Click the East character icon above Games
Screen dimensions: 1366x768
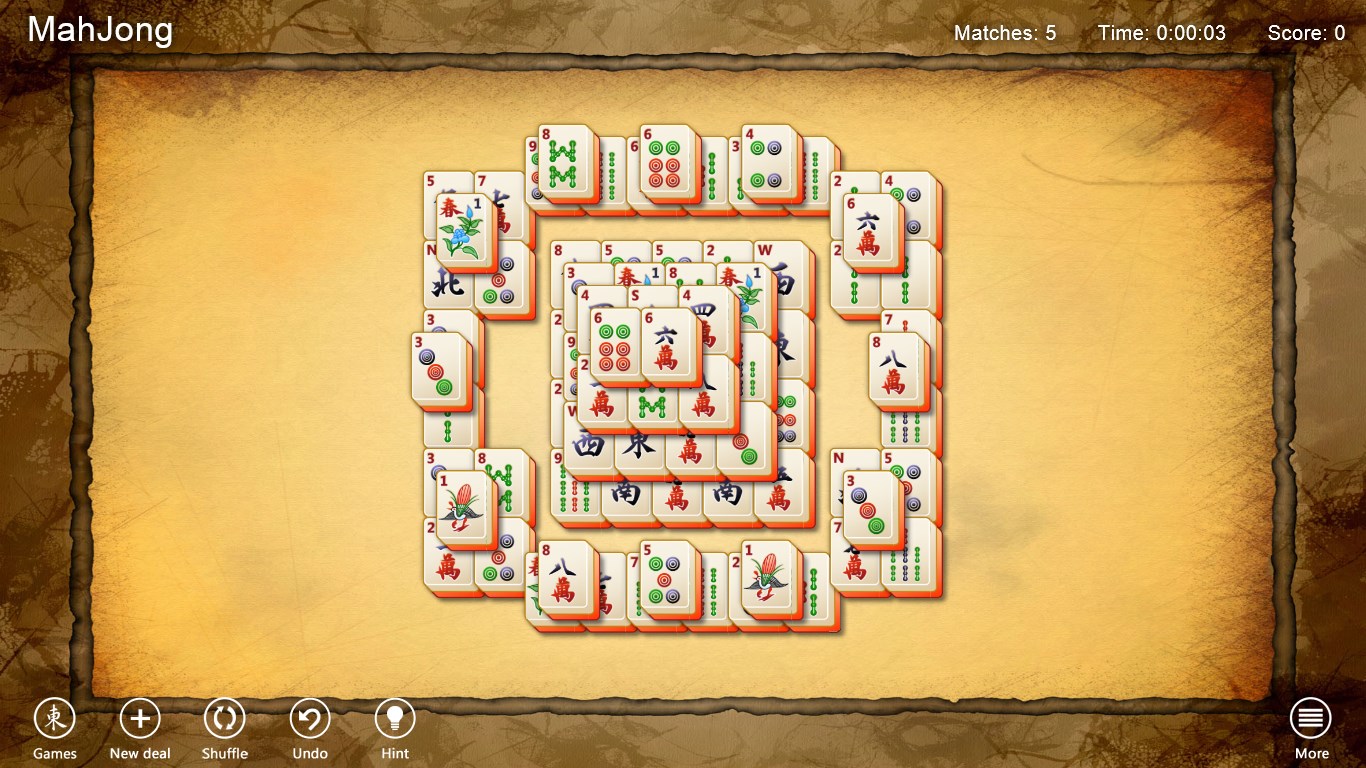[x=55, y=715]
